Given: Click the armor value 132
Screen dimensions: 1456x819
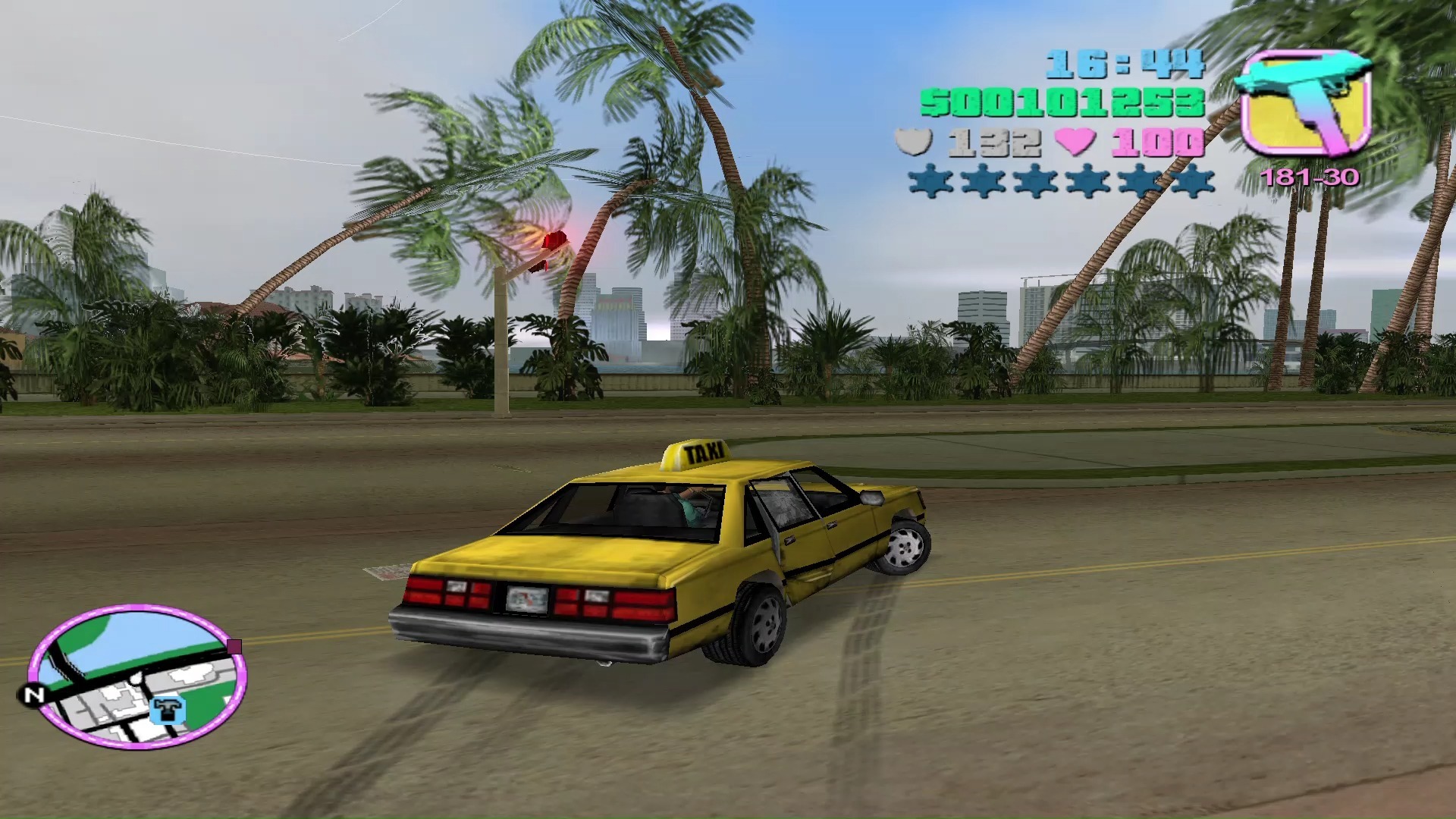Looking at the screenshot, I should tap(993, 143).
